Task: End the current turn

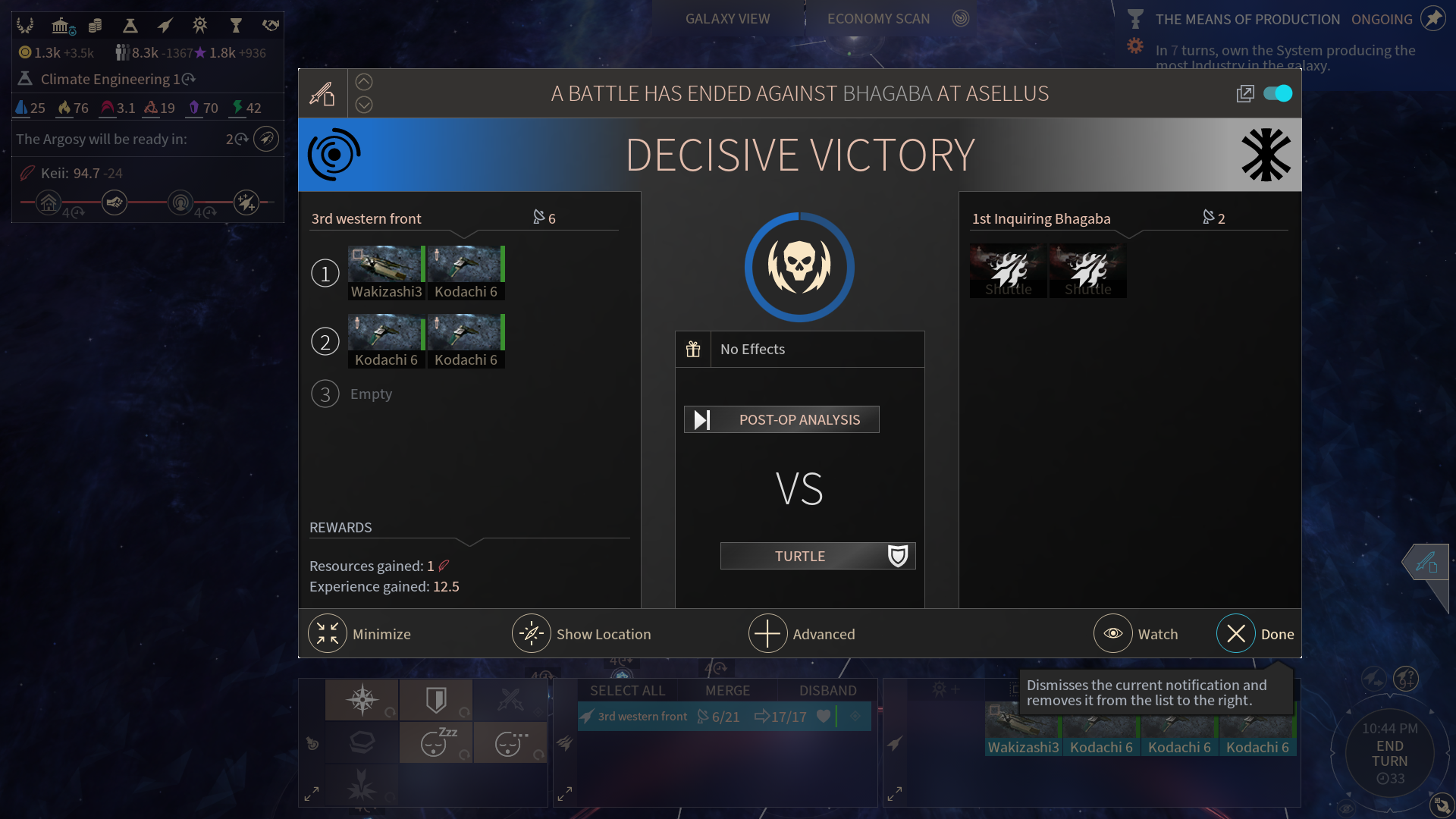Action: [x=1389, y=753]
